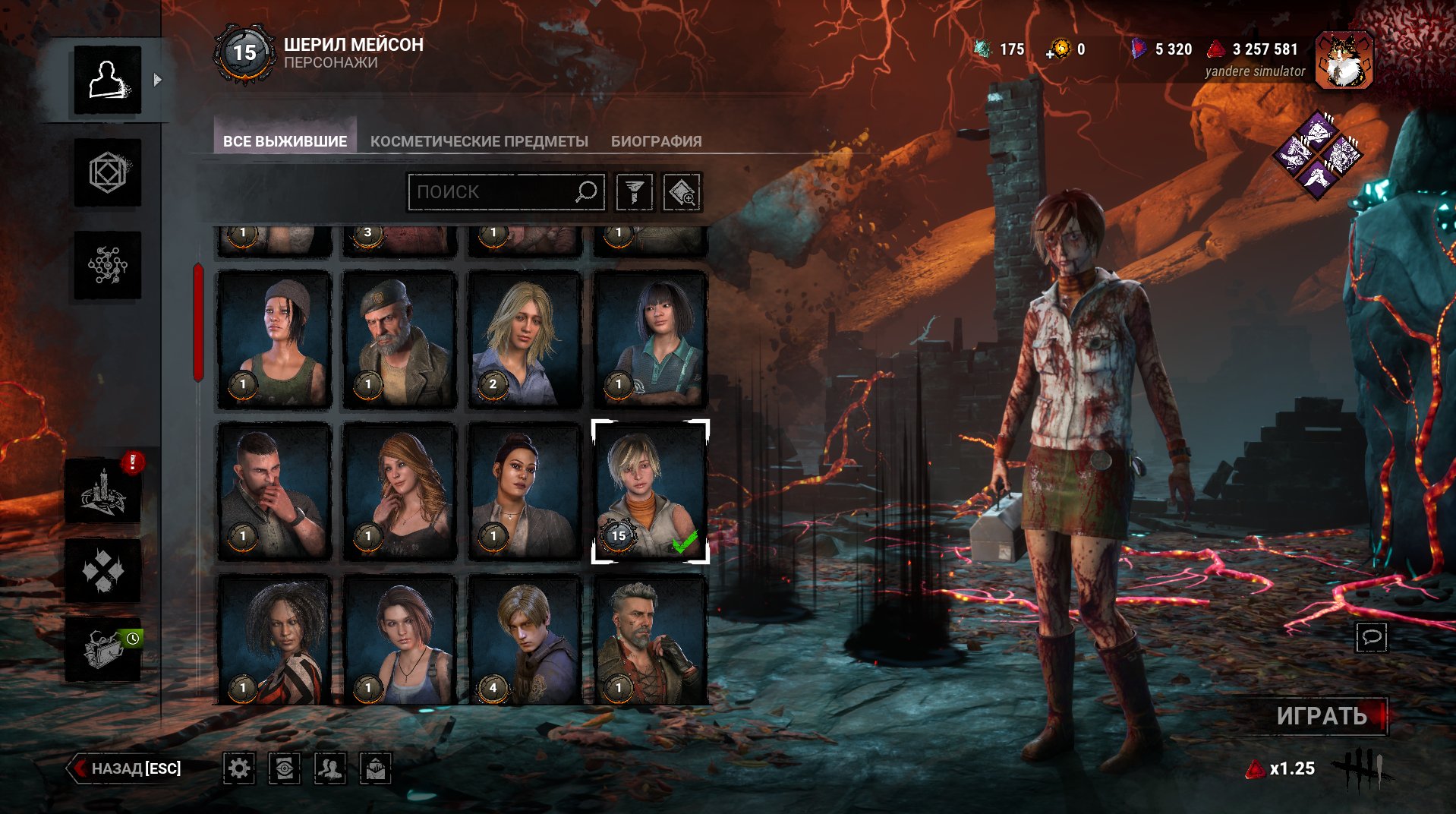The image size is (1456, 814).
Task: Choose the blonde woman level 2 portrait
Action: (525, 340)
